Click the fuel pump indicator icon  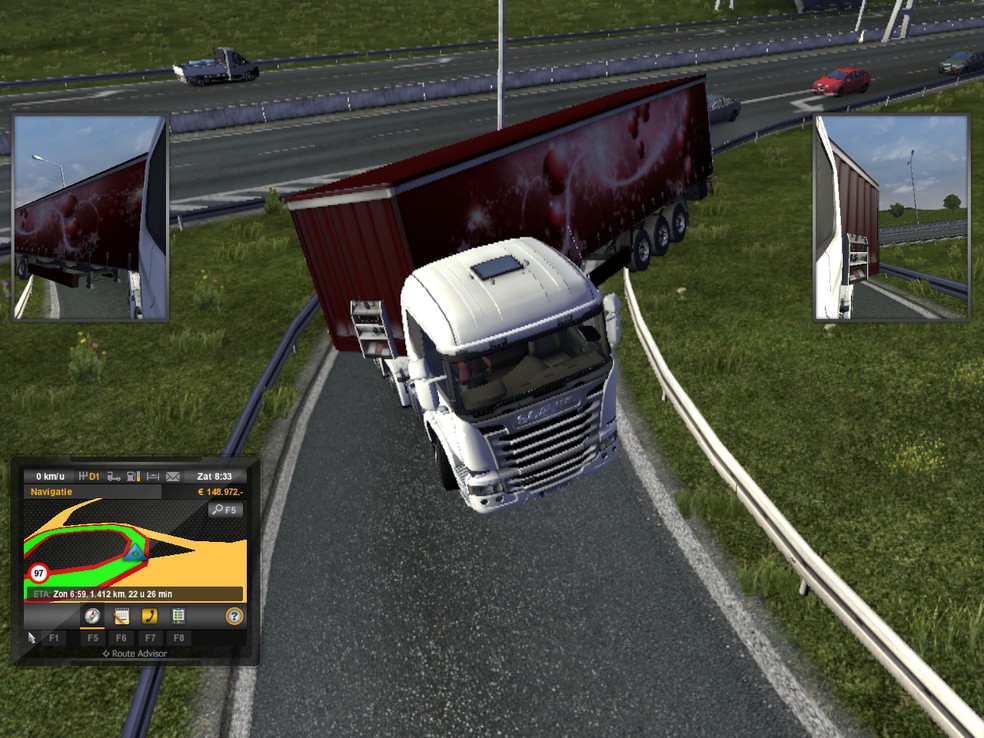[x=134, y=476]
